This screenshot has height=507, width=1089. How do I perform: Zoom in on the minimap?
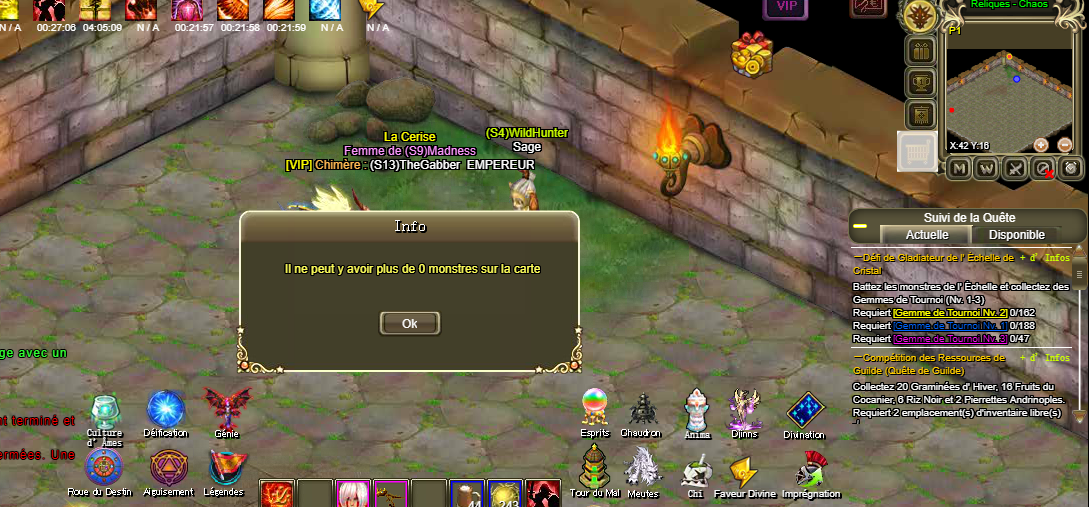1041,145
